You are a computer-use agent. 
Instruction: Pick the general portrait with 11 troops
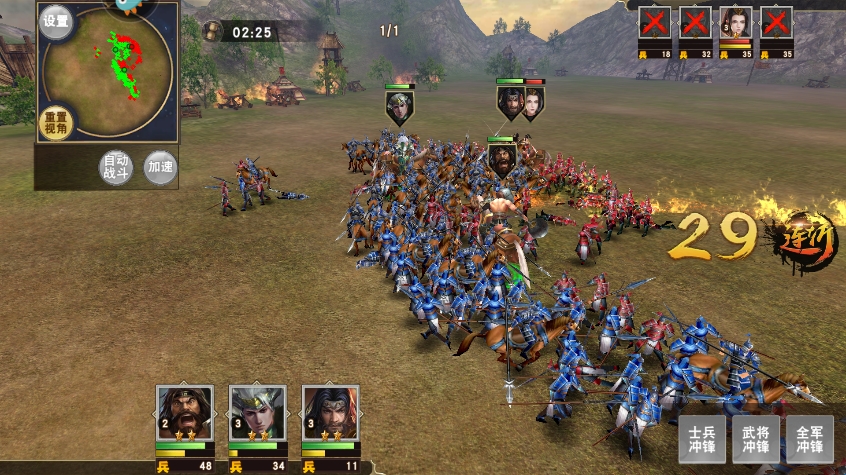point(331,412)
